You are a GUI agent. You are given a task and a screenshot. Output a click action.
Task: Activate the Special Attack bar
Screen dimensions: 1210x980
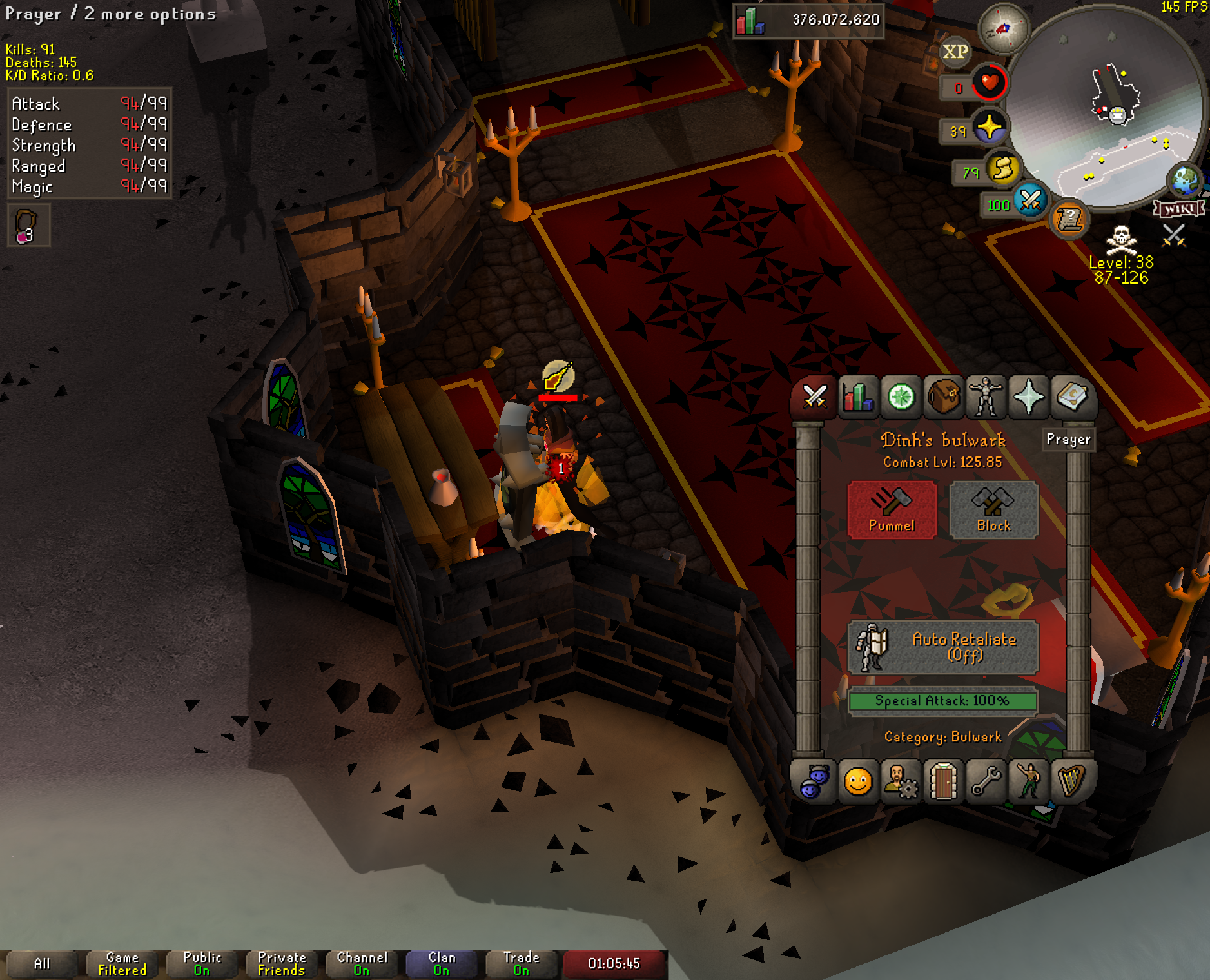coord(942,701)
